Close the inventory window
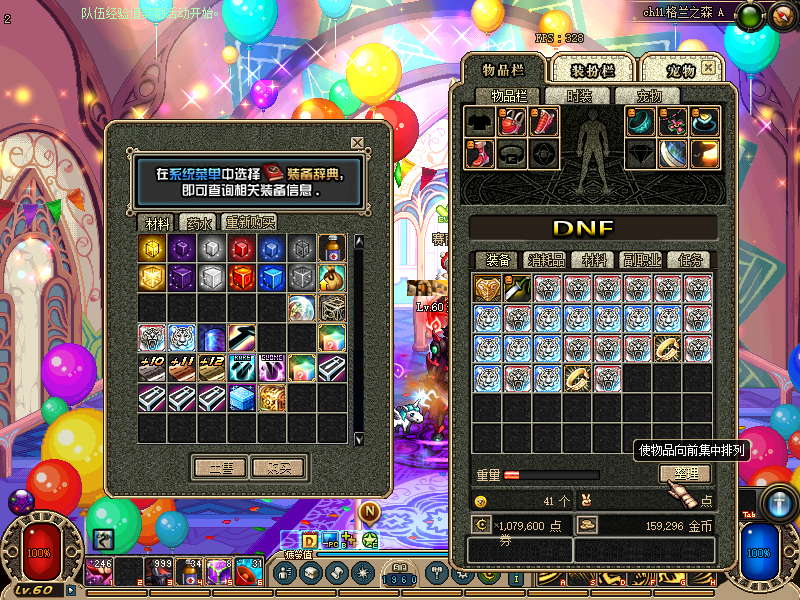 708,68
